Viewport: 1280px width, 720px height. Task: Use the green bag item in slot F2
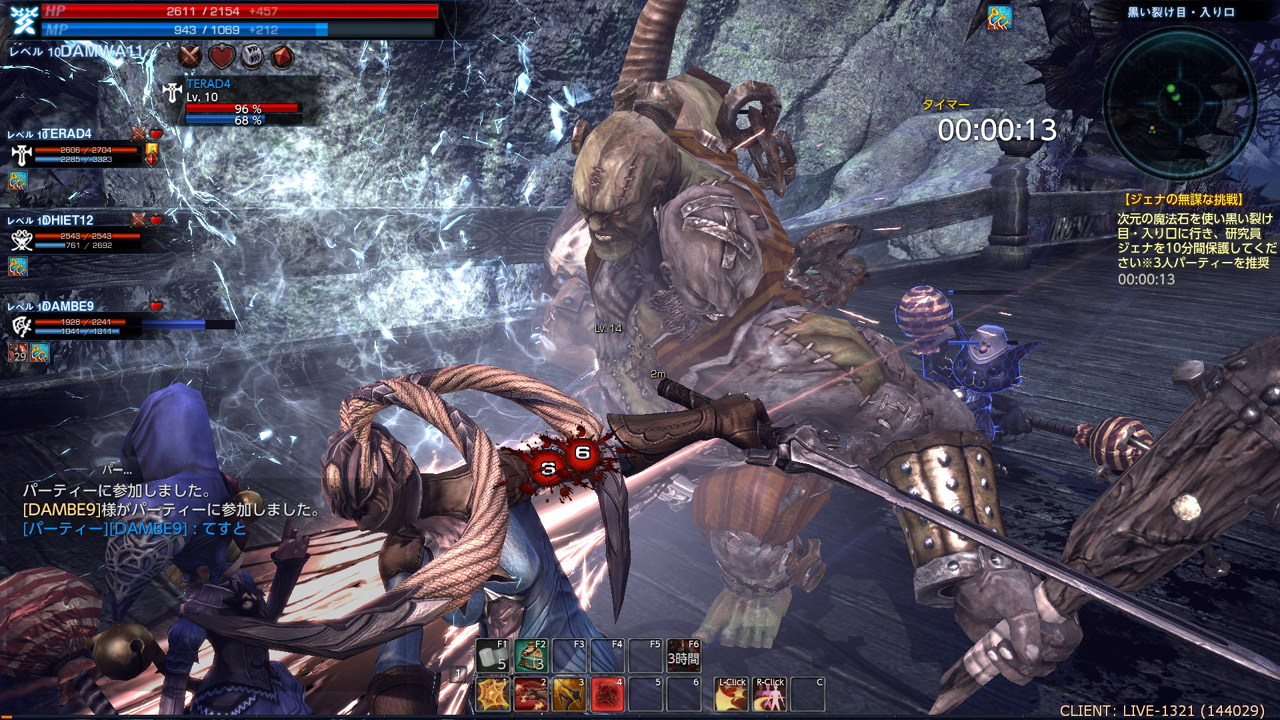pyautogui.click(x=530, y=656)
